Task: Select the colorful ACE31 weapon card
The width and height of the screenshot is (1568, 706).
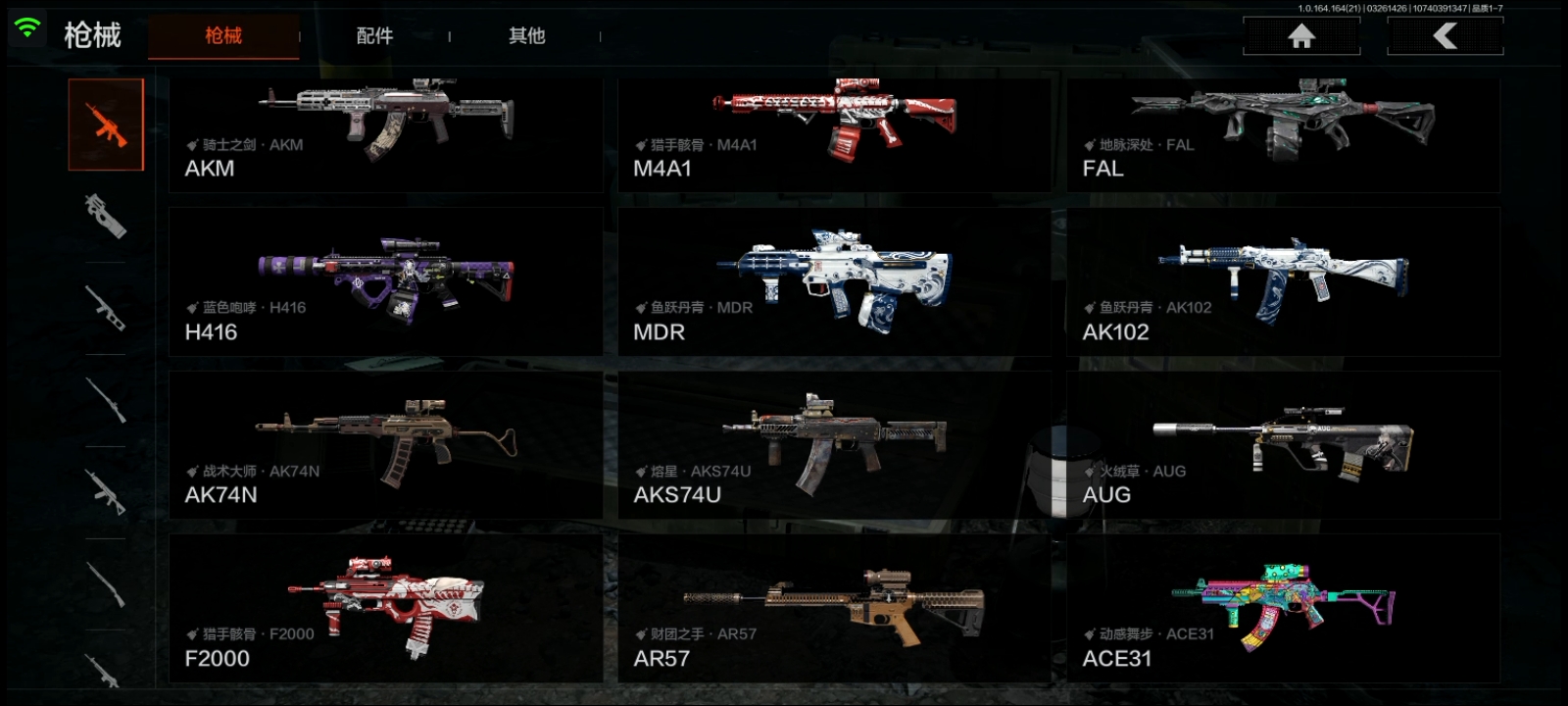Action: [x=1283, y=608]
